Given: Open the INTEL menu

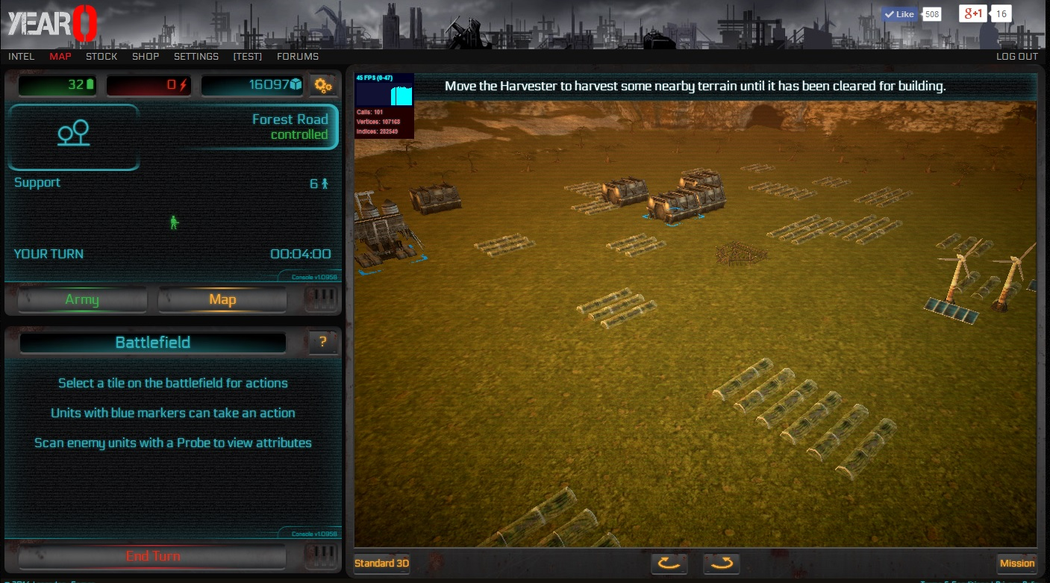Looking at the screenshot, I should [x=21, y=57].
